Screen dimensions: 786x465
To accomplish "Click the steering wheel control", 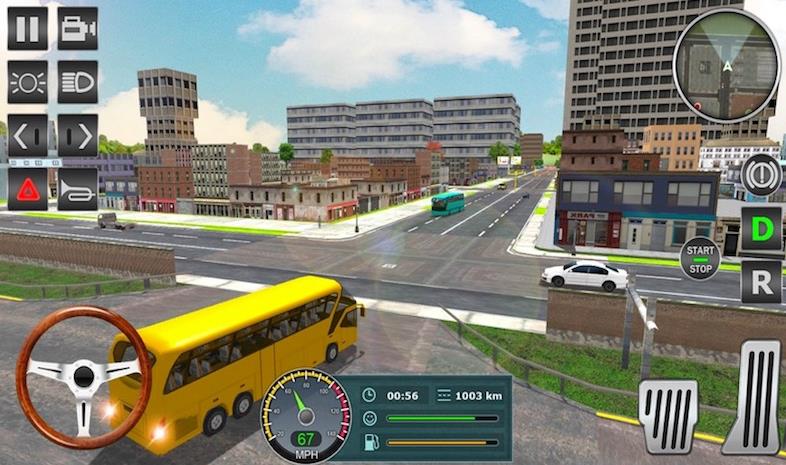I will pyautogui.click(x=82, y=376).
